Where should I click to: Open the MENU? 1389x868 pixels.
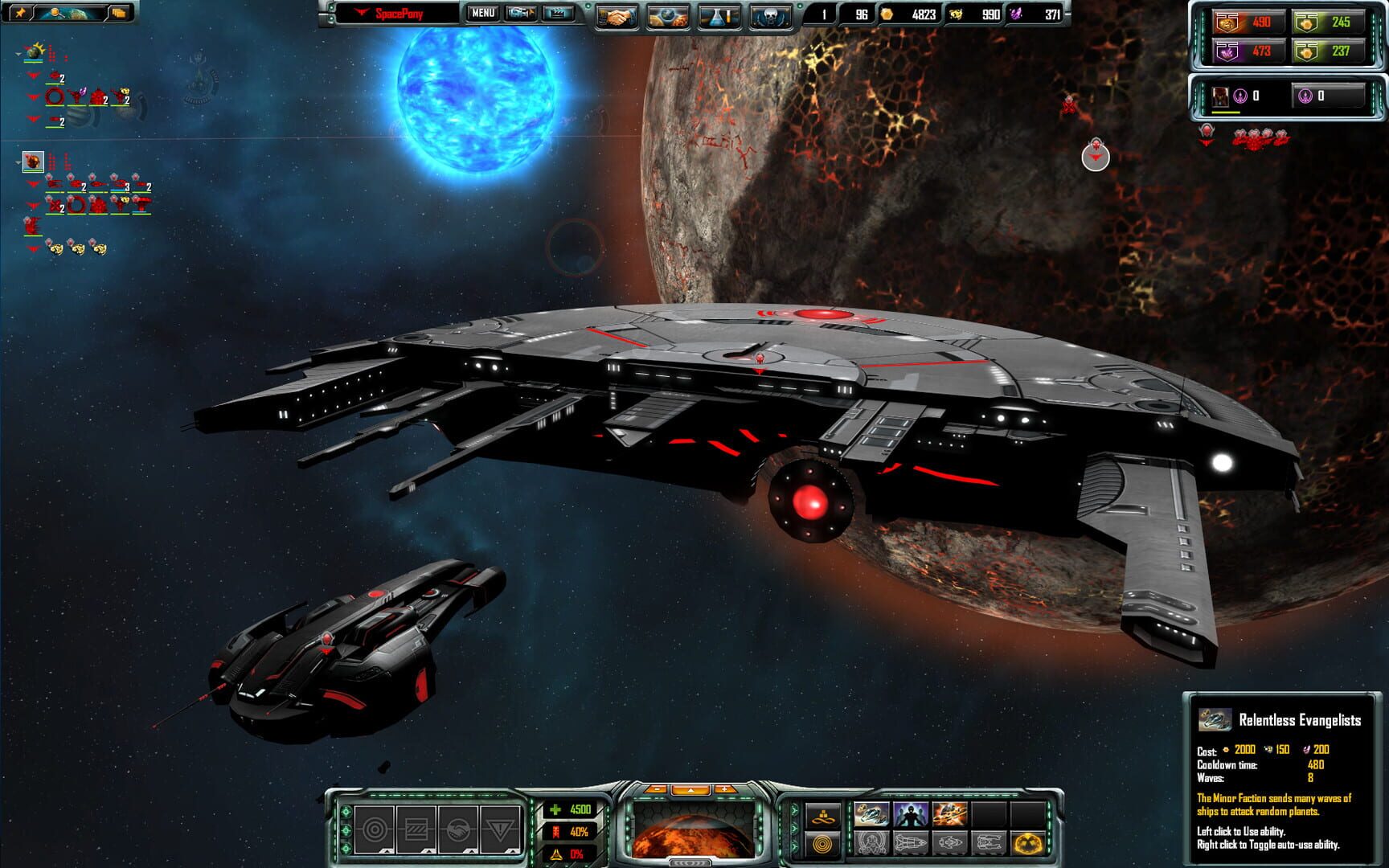pos(483,14)
